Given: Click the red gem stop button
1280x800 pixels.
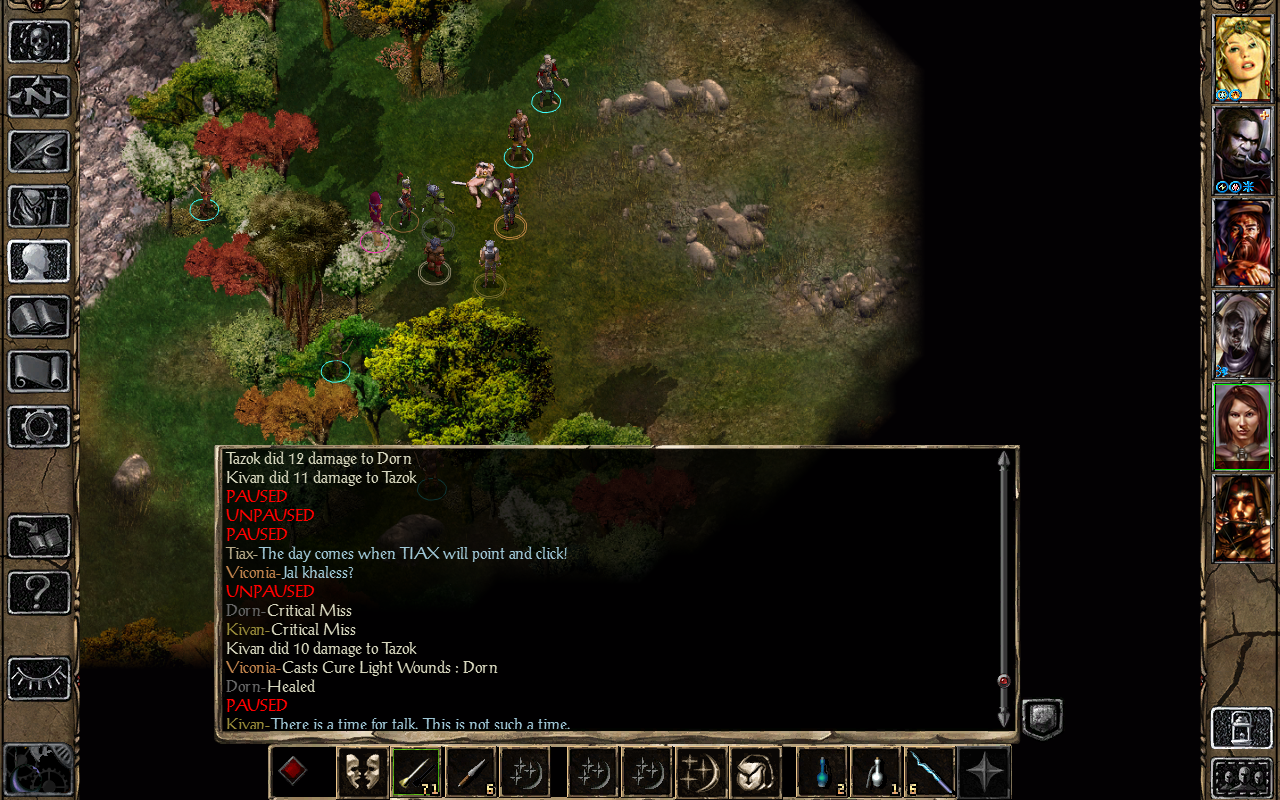Looking at the screenshot, I should pos(292,773).
